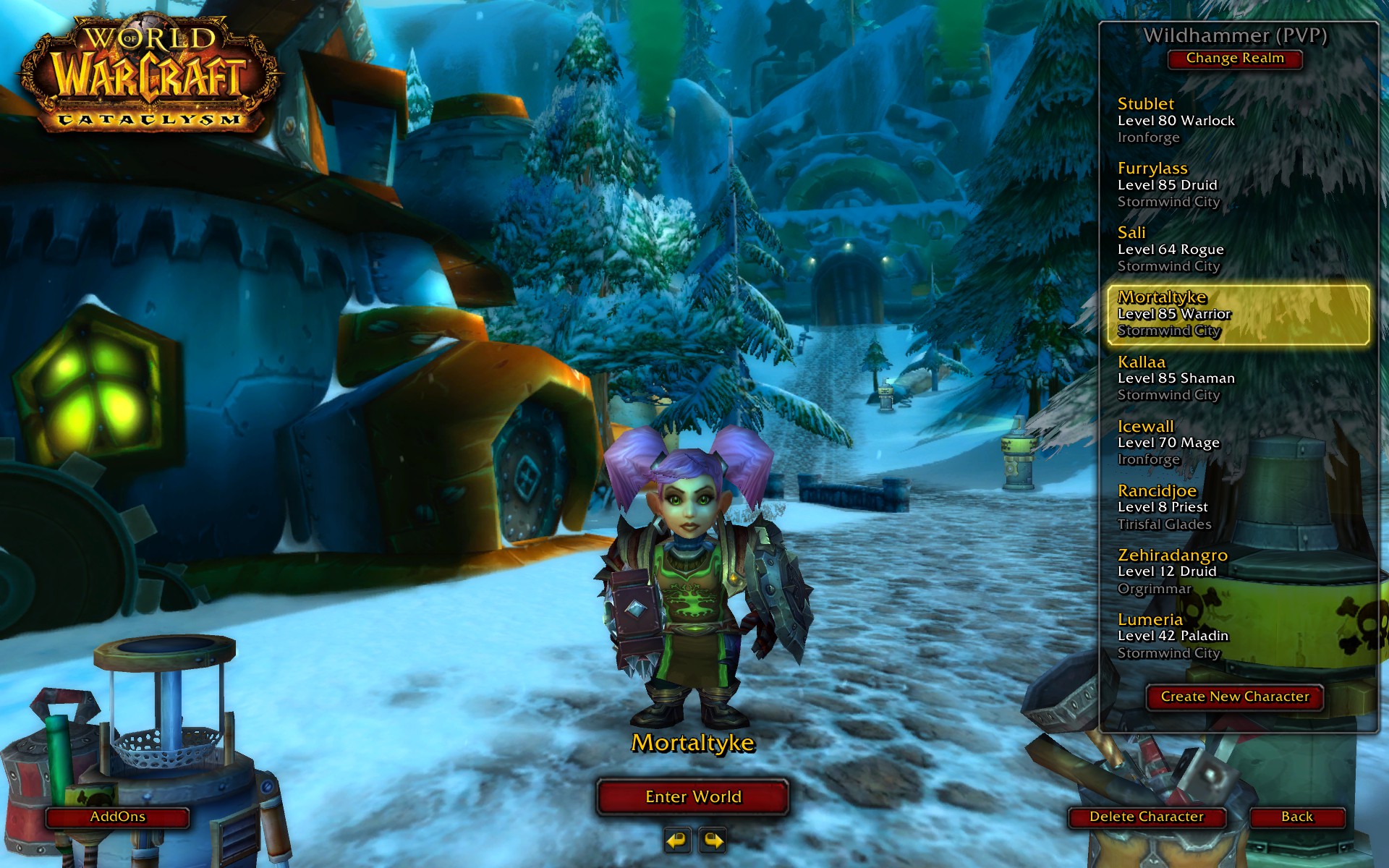Open the Change Realm dialog
Screen dimensions: 1389x868
pos(1235,59)
